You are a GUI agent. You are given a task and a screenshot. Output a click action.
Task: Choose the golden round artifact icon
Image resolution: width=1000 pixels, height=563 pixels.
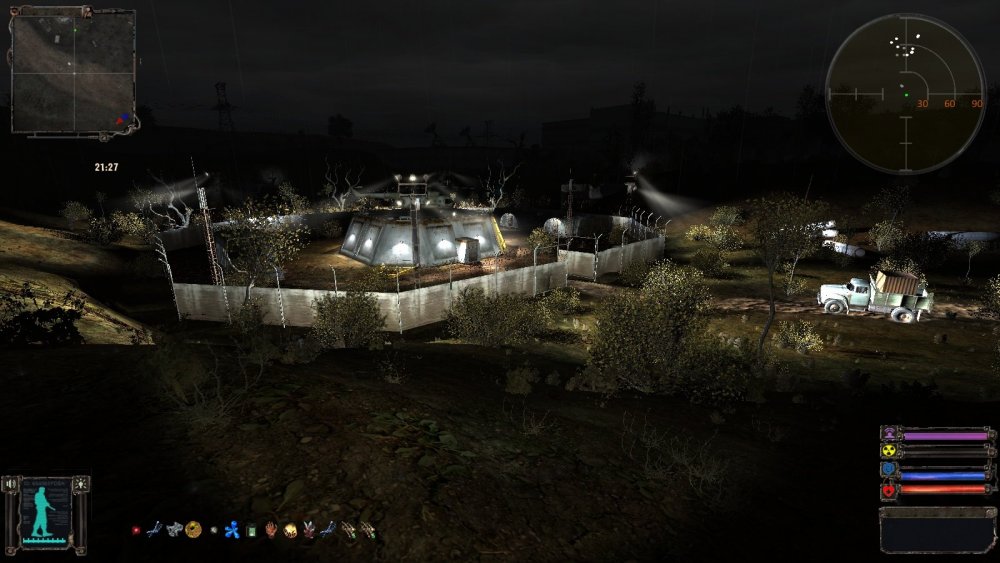(193, 529)
